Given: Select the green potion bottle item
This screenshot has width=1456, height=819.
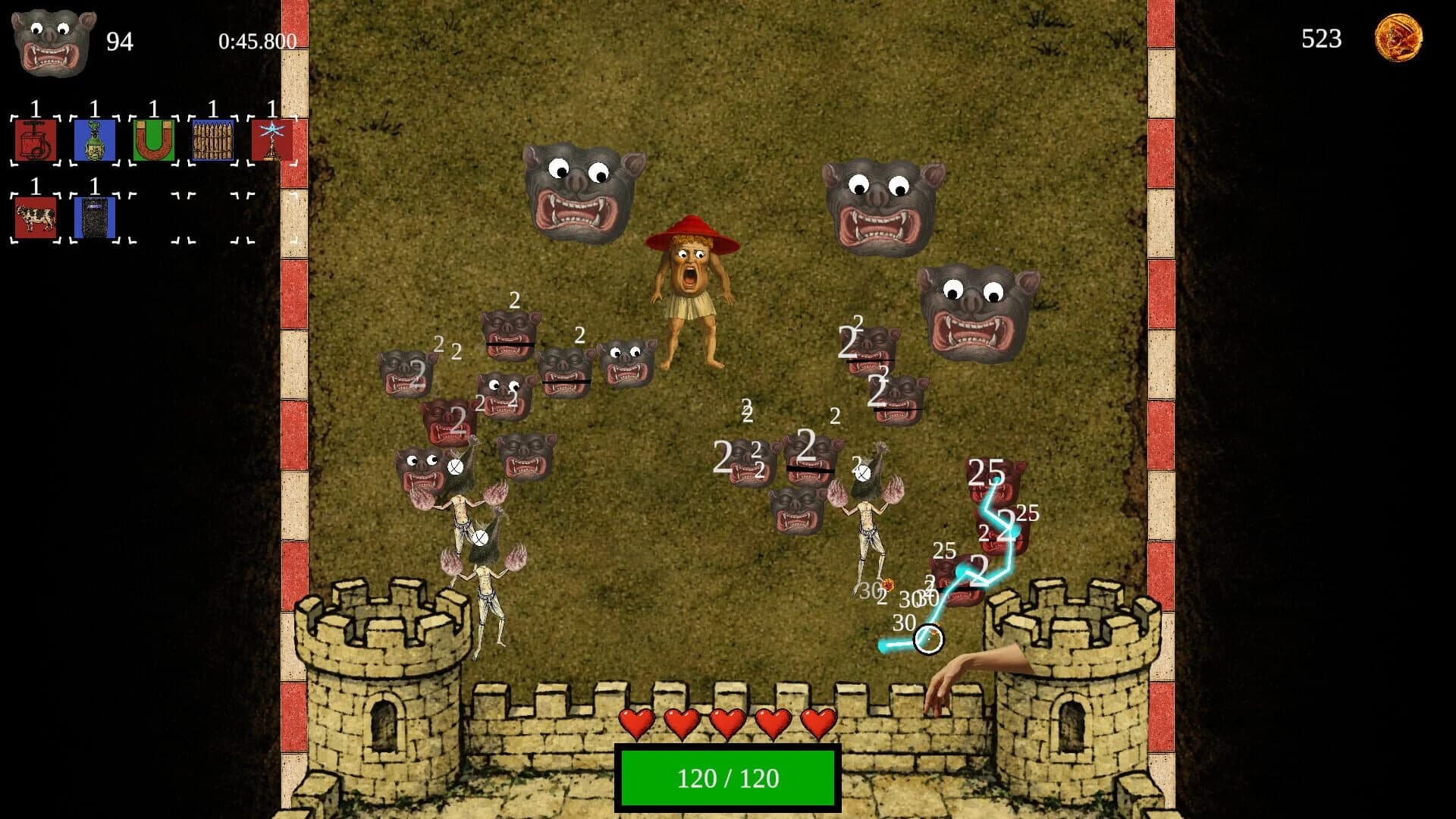Looking at the screenshot, I should point(94,140).
